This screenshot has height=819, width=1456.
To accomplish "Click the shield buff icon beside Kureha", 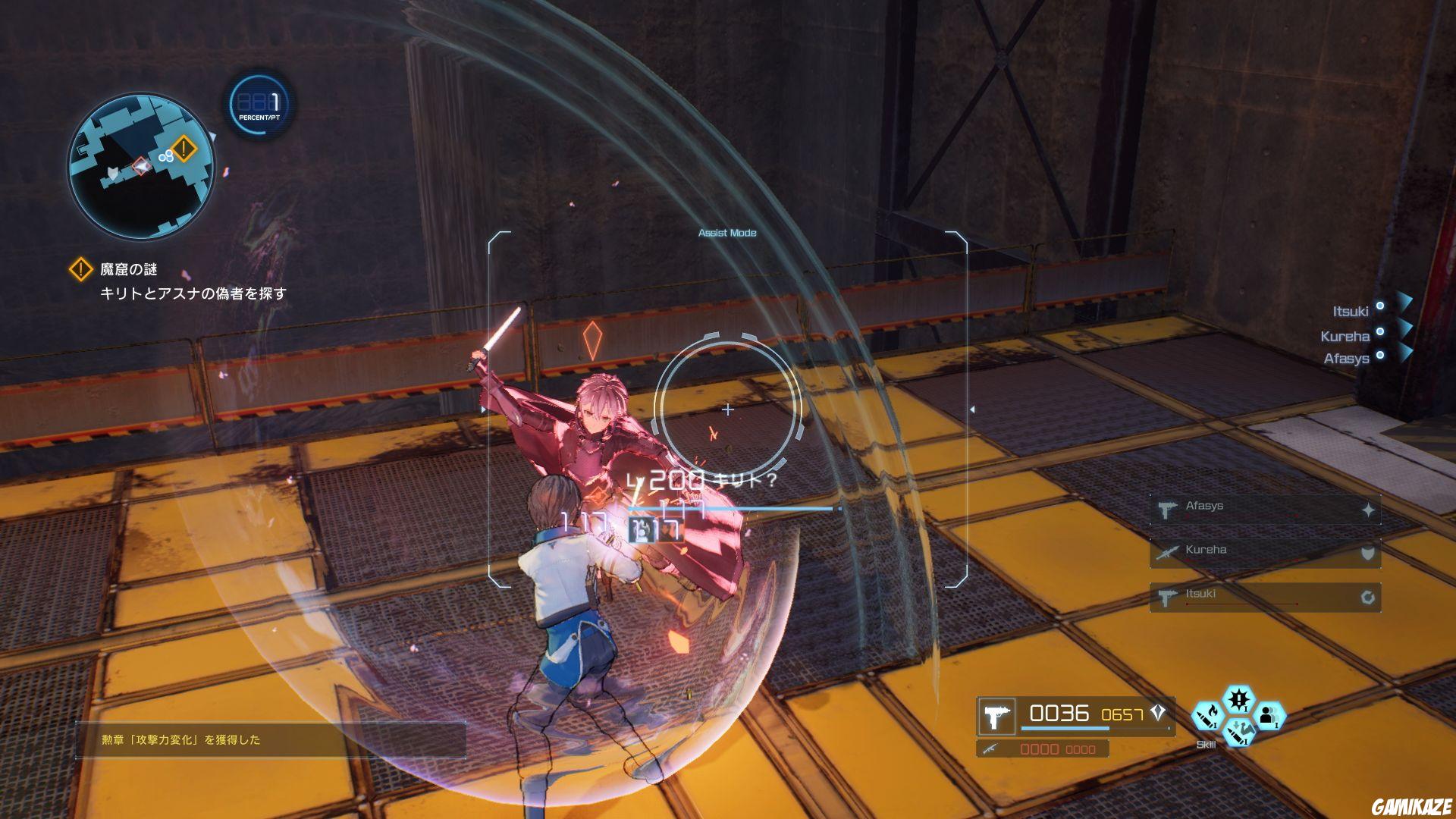I will [1368, 554].
